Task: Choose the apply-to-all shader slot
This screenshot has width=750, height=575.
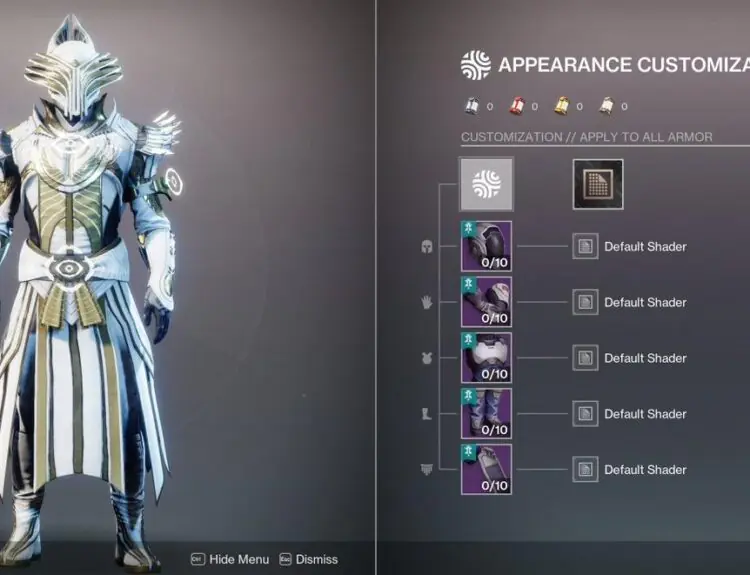Action: [x=598, y=184]
